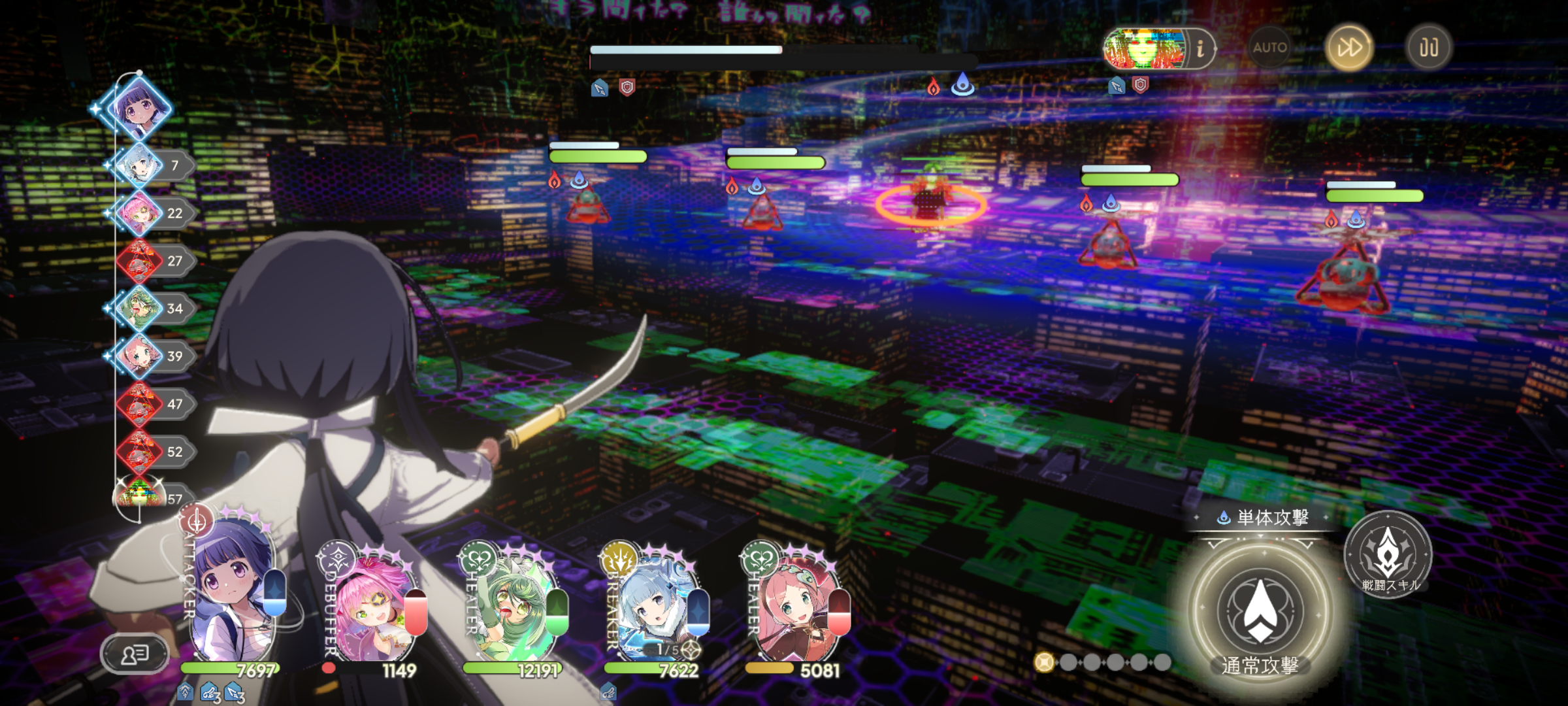Open the boss info panel
The image size is (1568, 706).
click(1200, 48)
